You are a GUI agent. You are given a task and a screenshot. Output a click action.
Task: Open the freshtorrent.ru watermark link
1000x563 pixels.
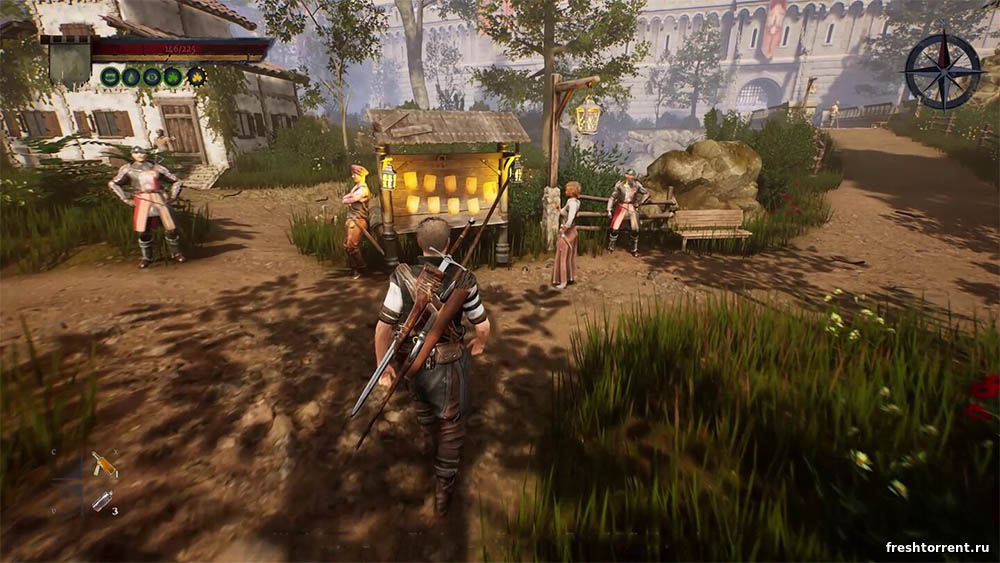click(x=937, y=547)
